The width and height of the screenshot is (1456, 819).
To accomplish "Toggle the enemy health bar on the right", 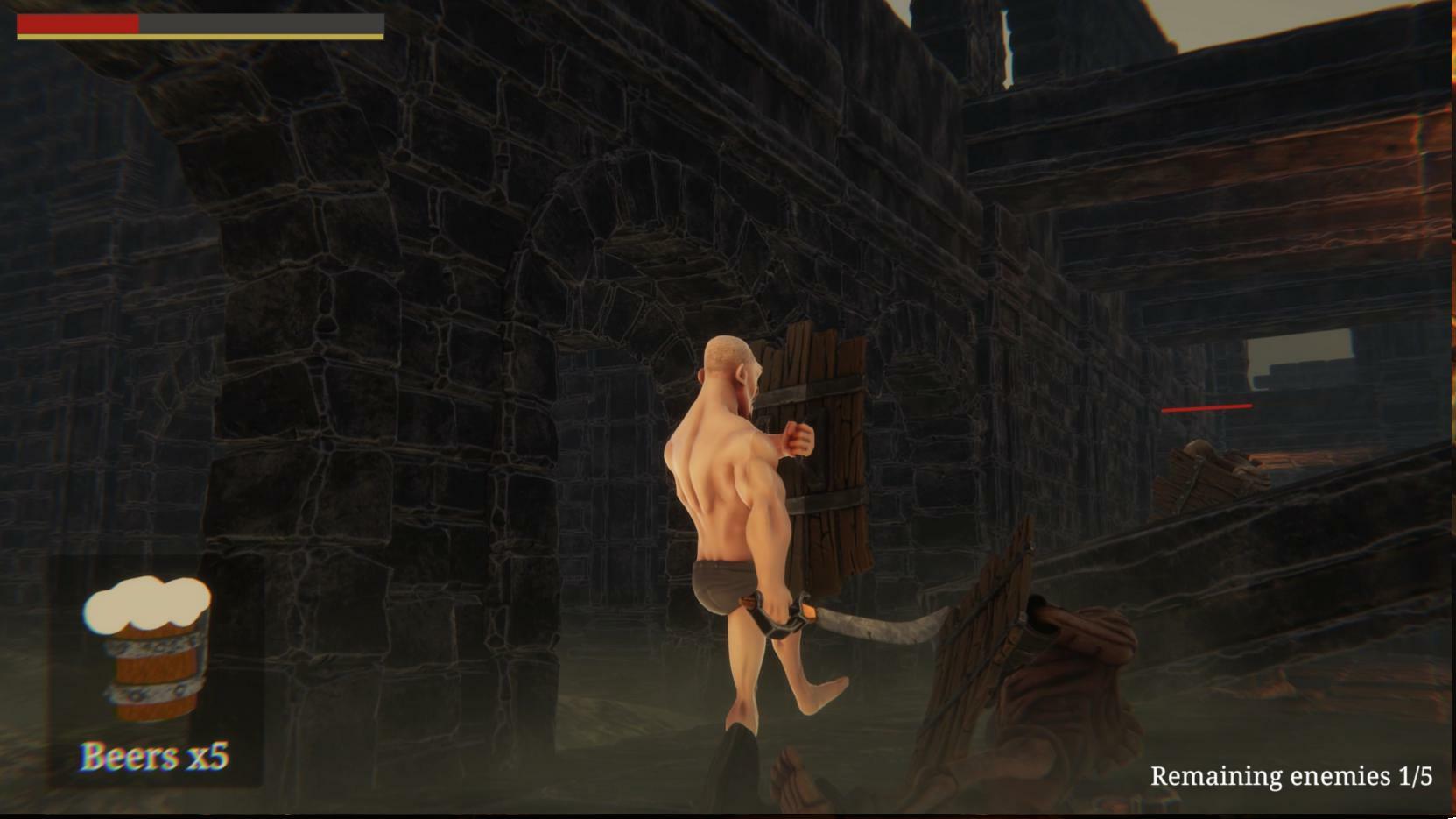I will pyautogui.click(x=1206, y=406).
